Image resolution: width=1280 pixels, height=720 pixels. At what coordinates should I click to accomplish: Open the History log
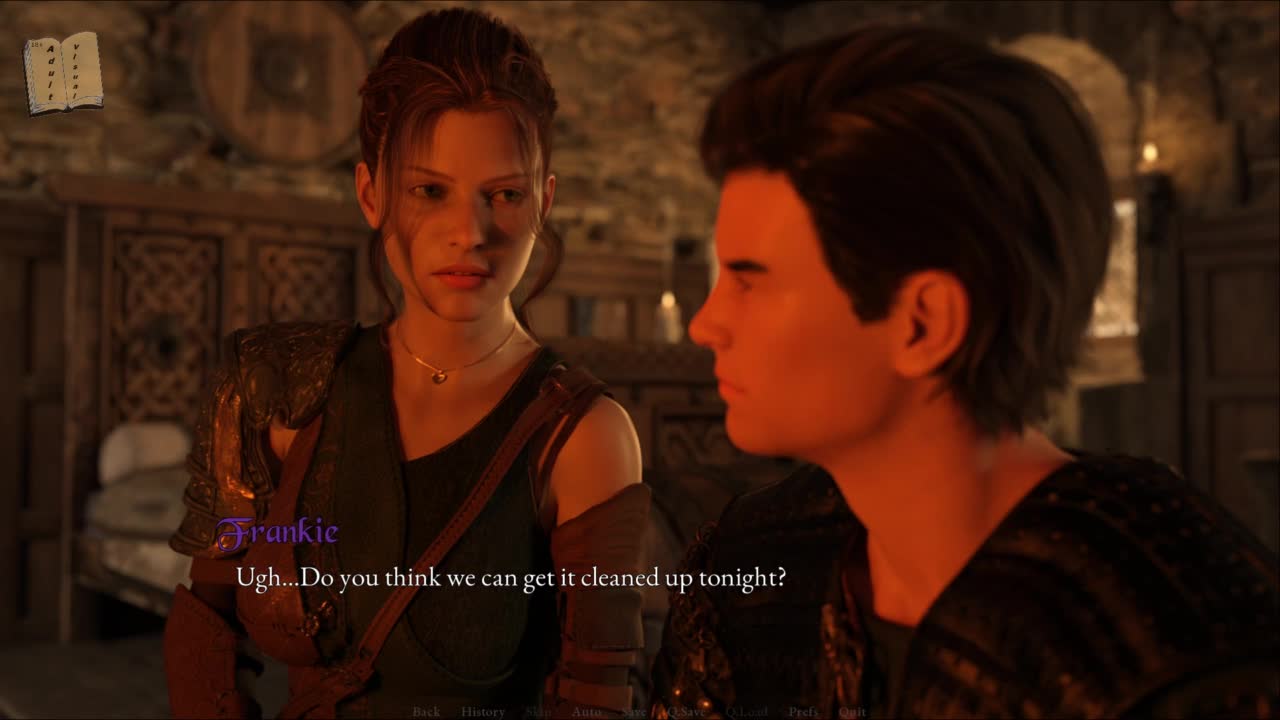click(483, 712)
